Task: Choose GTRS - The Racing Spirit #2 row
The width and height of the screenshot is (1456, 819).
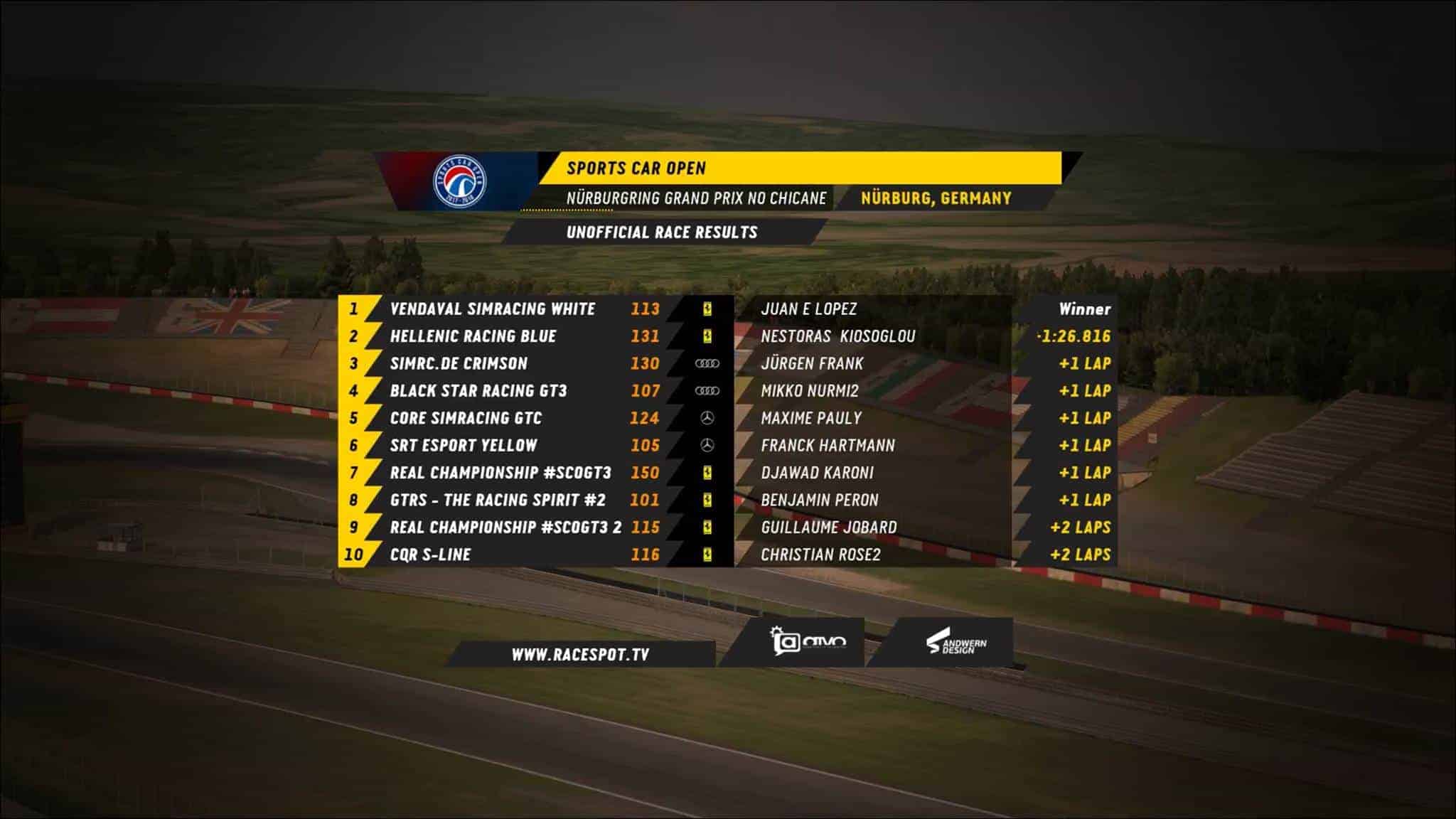Action: click(498, 500)
